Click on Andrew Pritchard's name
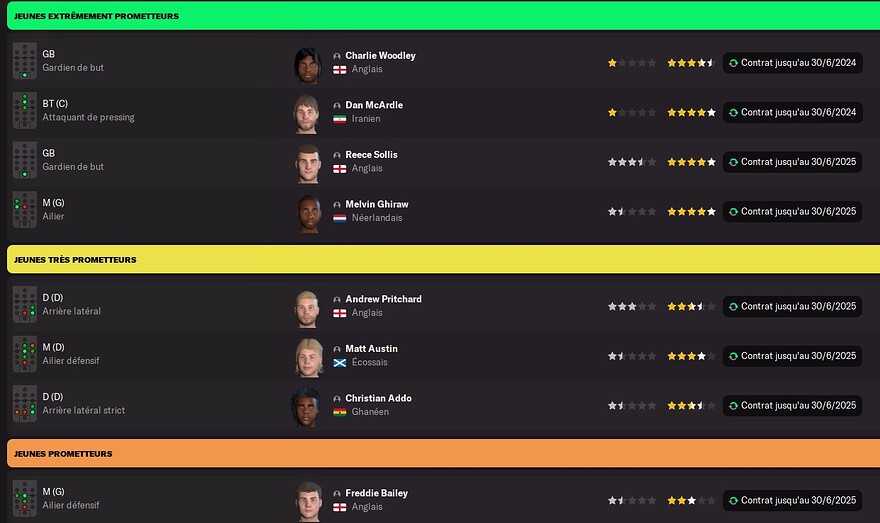The width and height of the screenshot is (880, 523). click(383, 299)
